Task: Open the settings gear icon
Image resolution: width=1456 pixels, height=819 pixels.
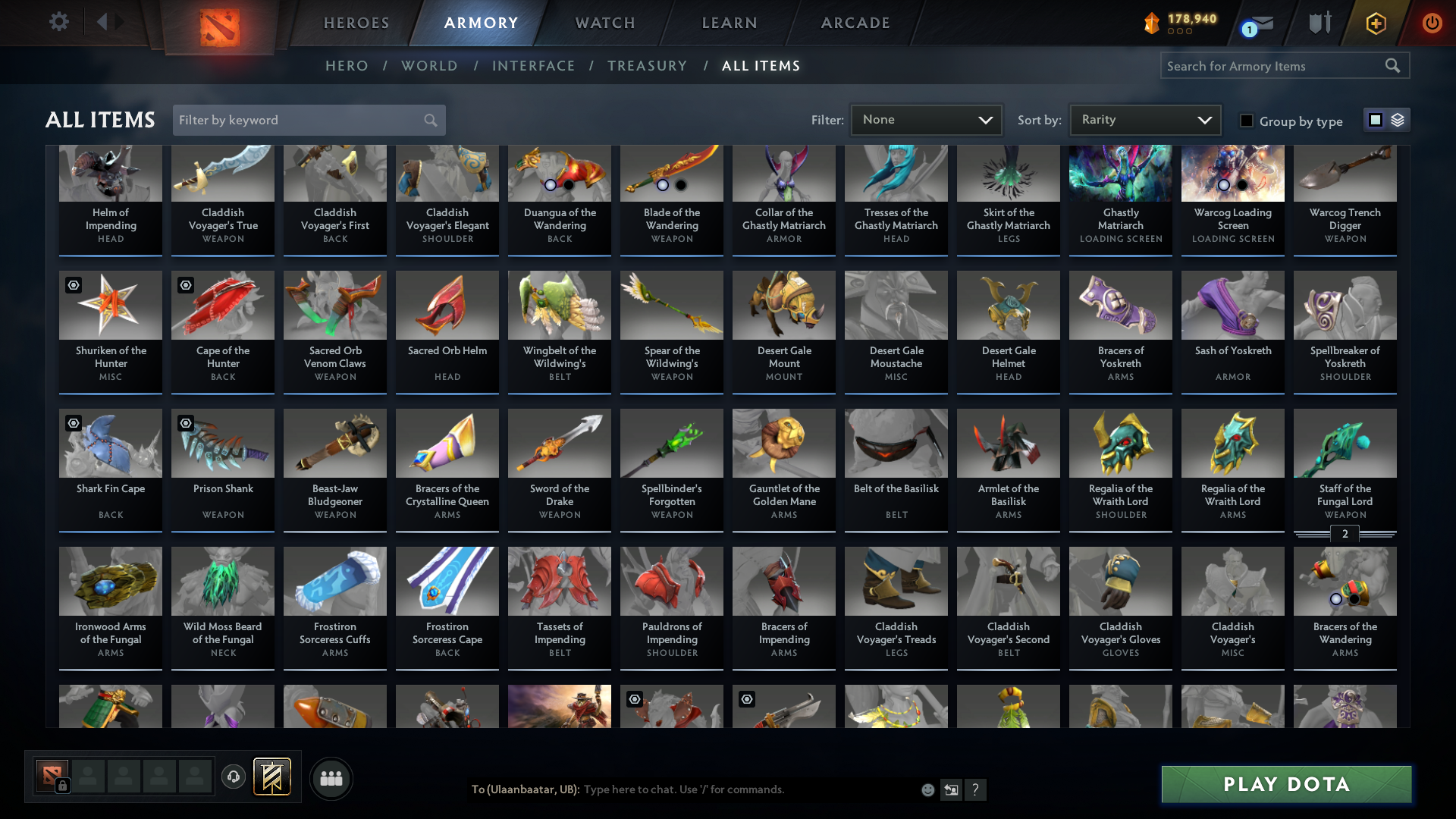Action: click(59, 22)
